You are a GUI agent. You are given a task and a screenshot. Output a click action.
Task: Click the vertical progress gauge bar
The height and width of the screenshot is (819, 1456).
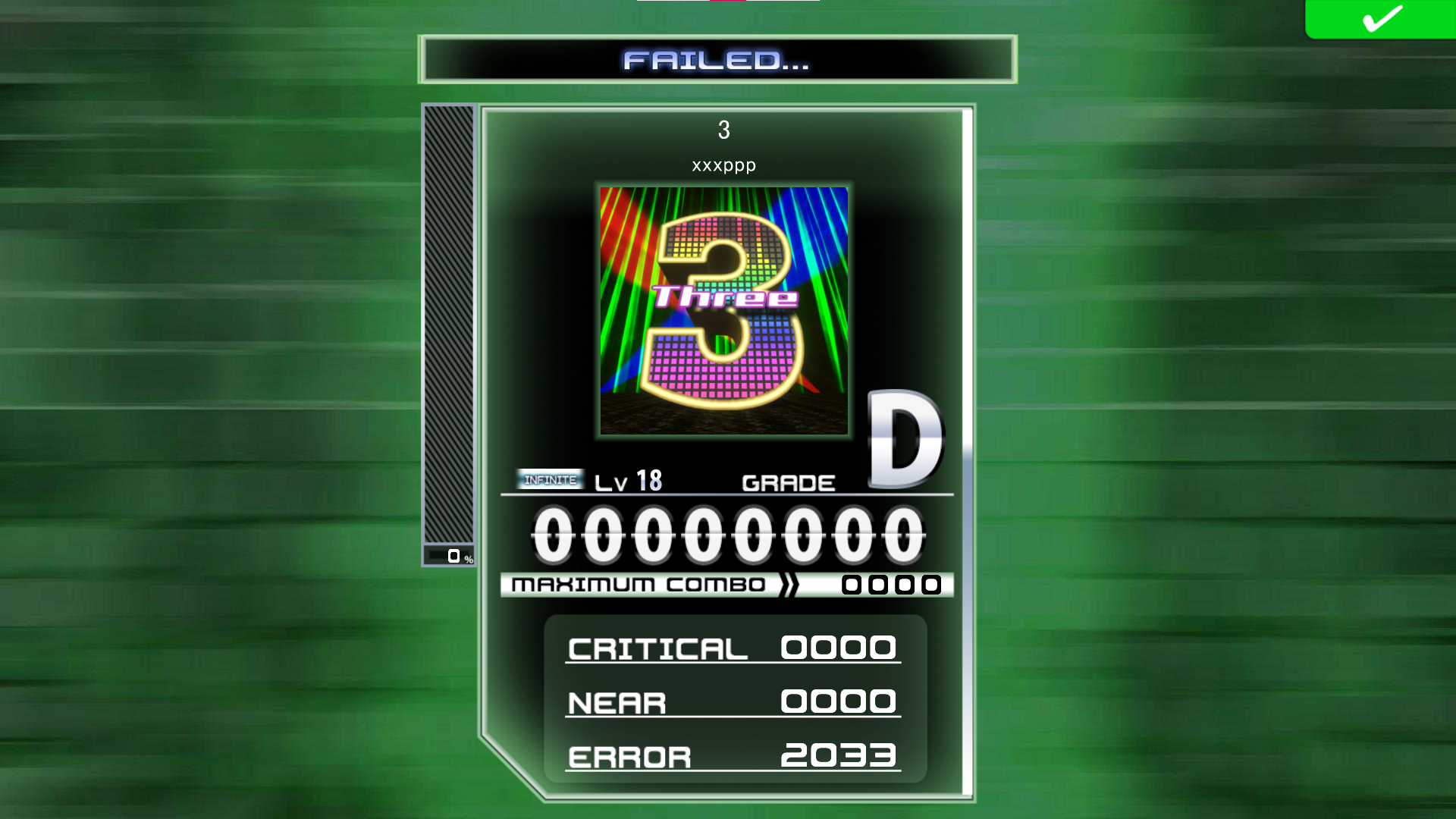(449, 326)
